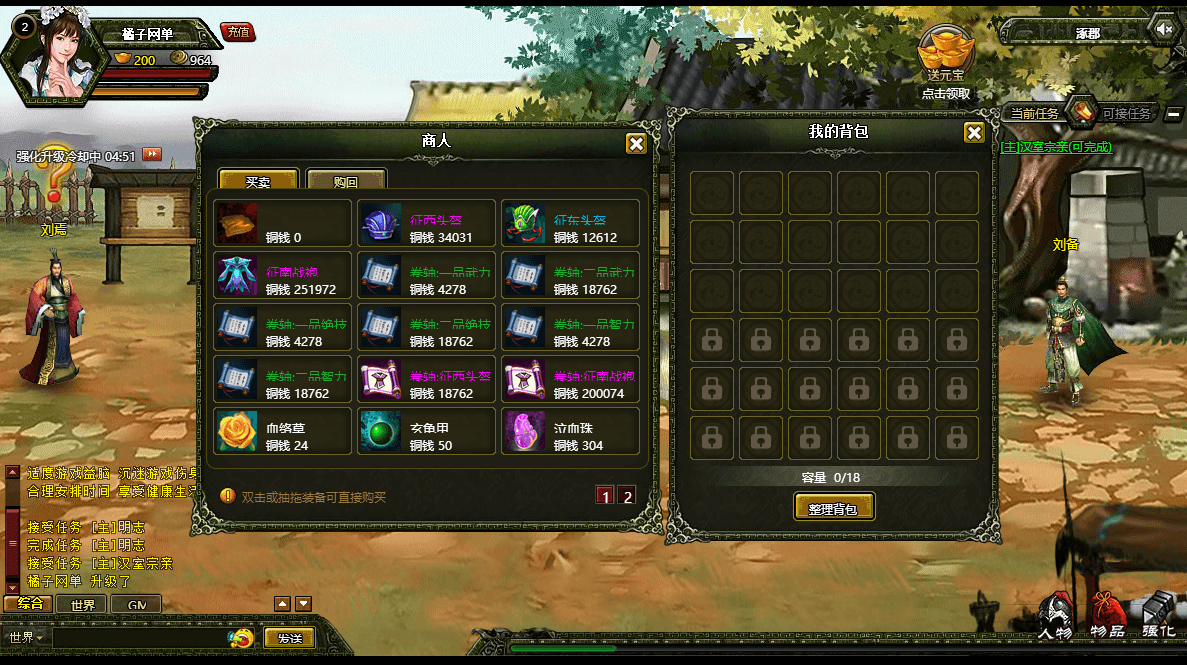
Task: Select the 血络草 flower item
Action: pyautogui.click(x=283, y=432)
